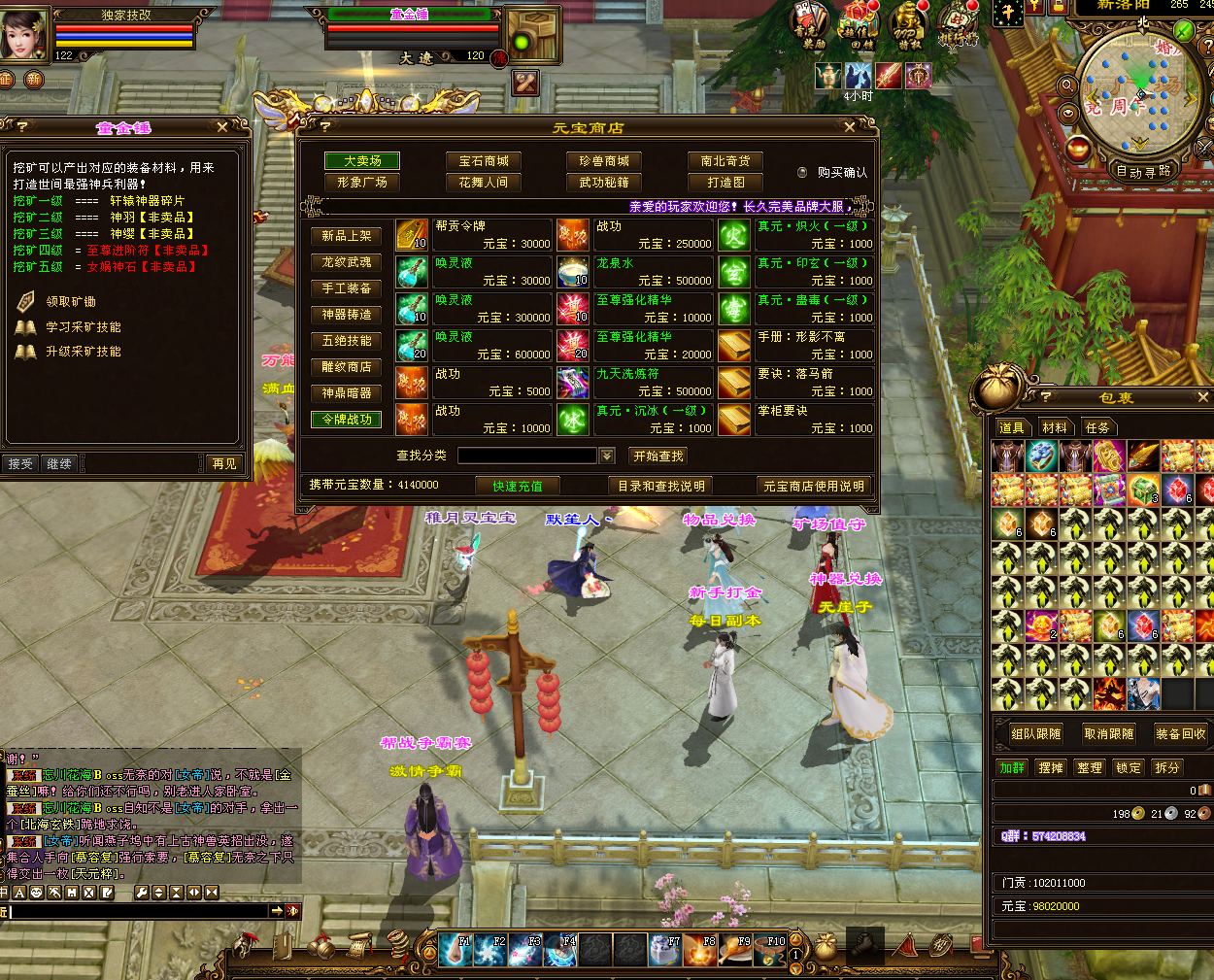Choose the 领取矿锄 dialogue option
Image resolution: width=1214 pixels, height=980 pixels.
(71, 302)
